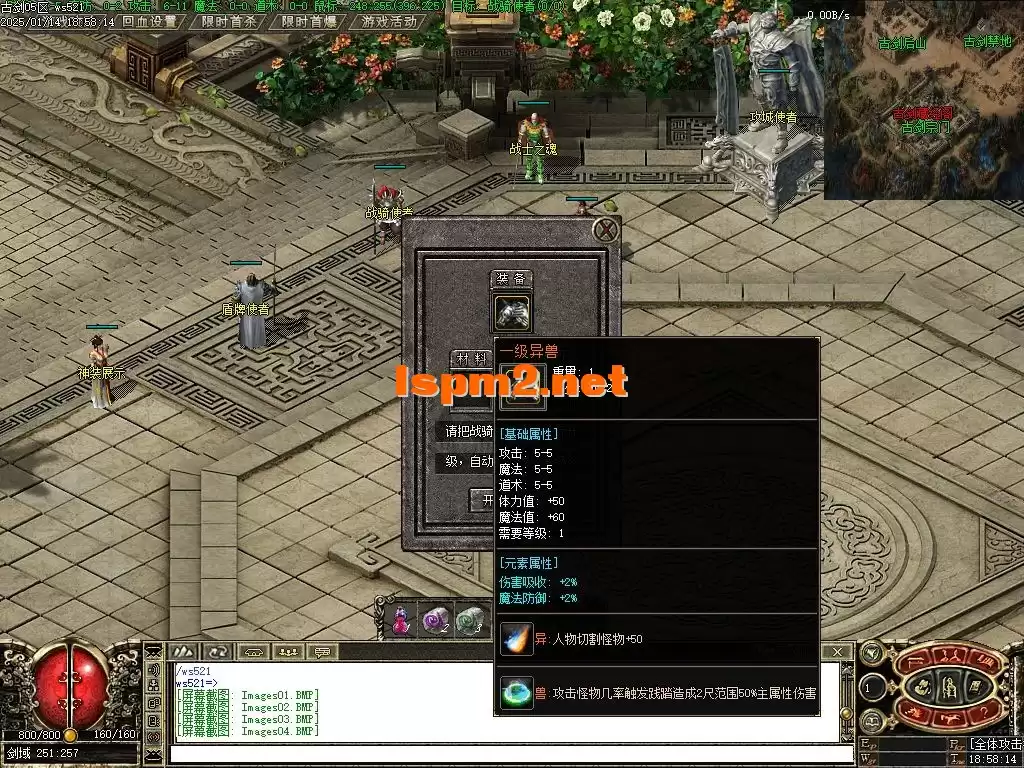The height and width of the screenshot is (768, 1024).
Task: Select the mount item in the 装备 slot
Action: coord(512,313)
